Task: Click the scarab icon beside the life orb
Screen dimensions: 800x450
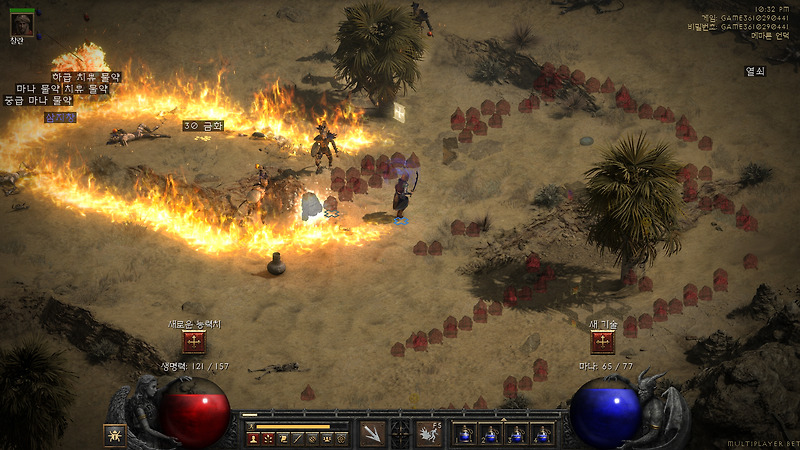Action: [x=115, y=435]
